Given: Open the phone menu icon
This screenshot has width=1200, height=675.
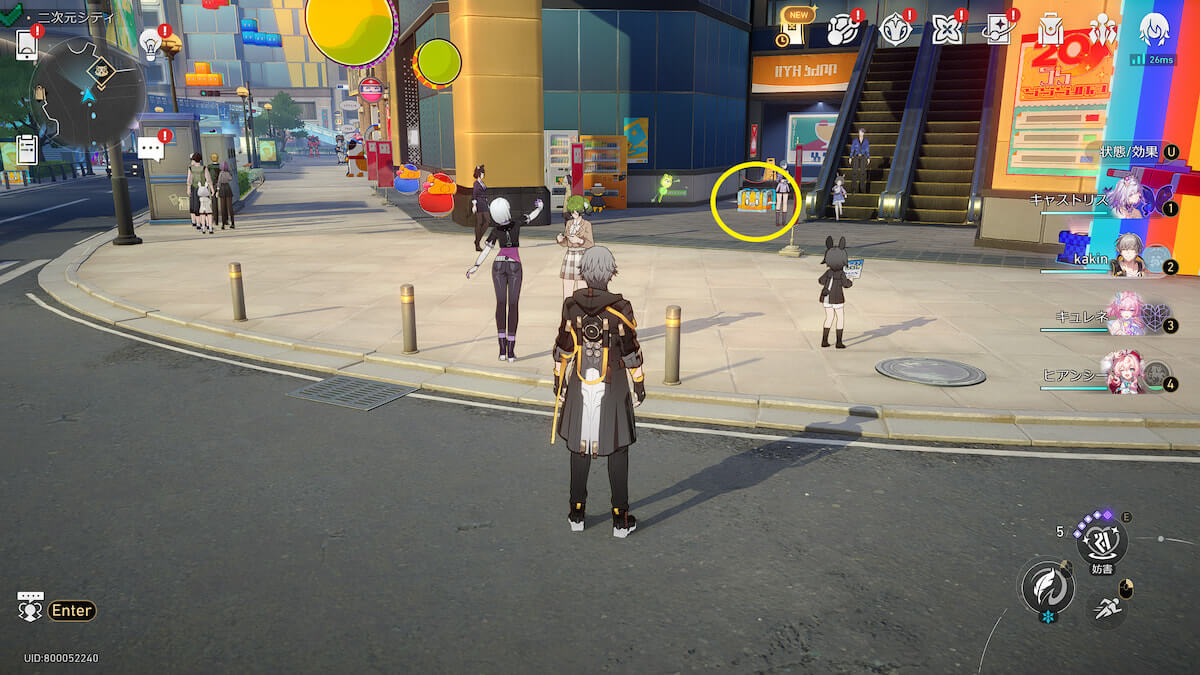Looking at the screenshot, I should (x=27, y=43).
